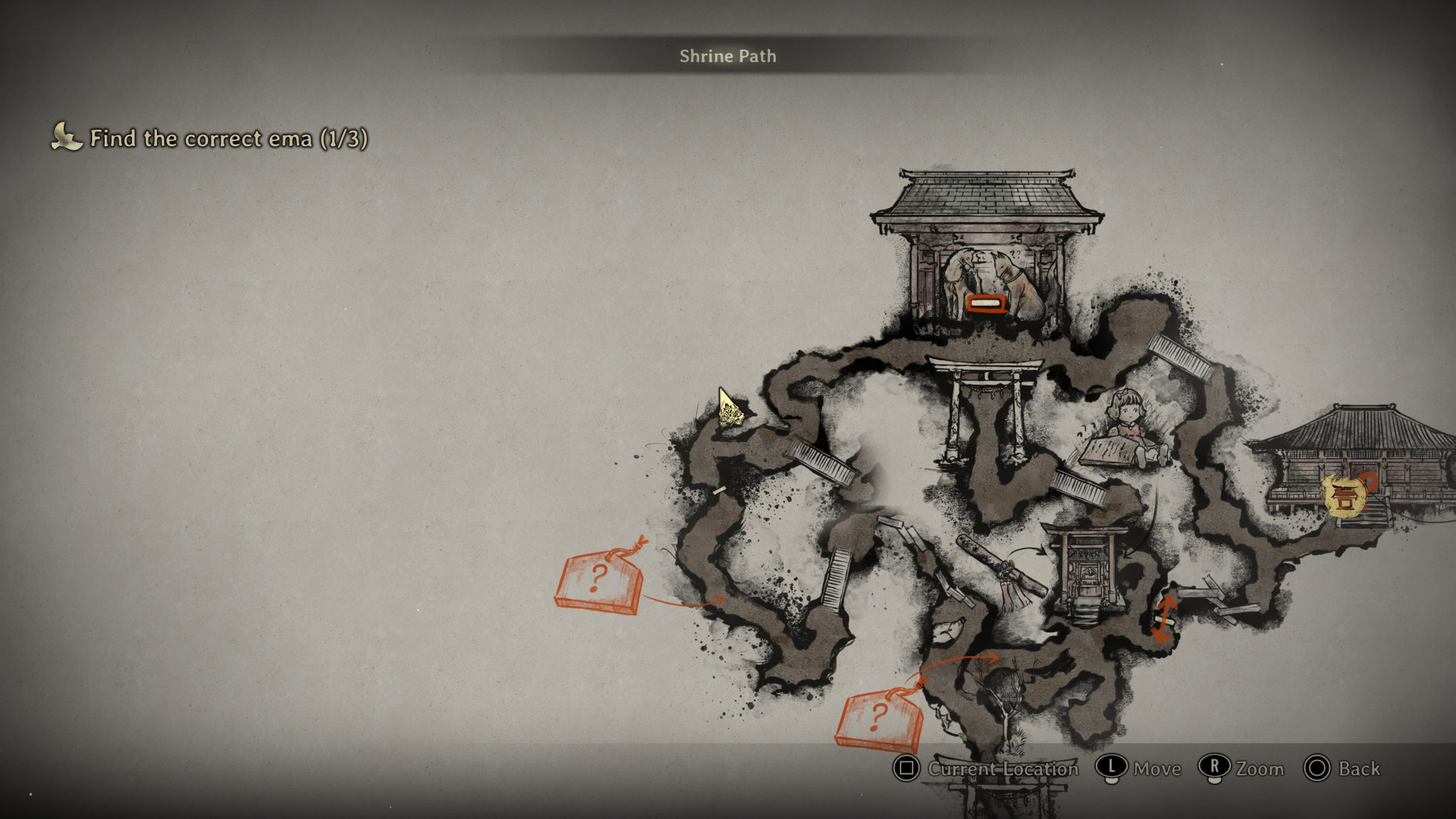Select the gold hokora shrine save icon
Viewport: 1456px width, 819px height.
click(x=1344, y=496)
